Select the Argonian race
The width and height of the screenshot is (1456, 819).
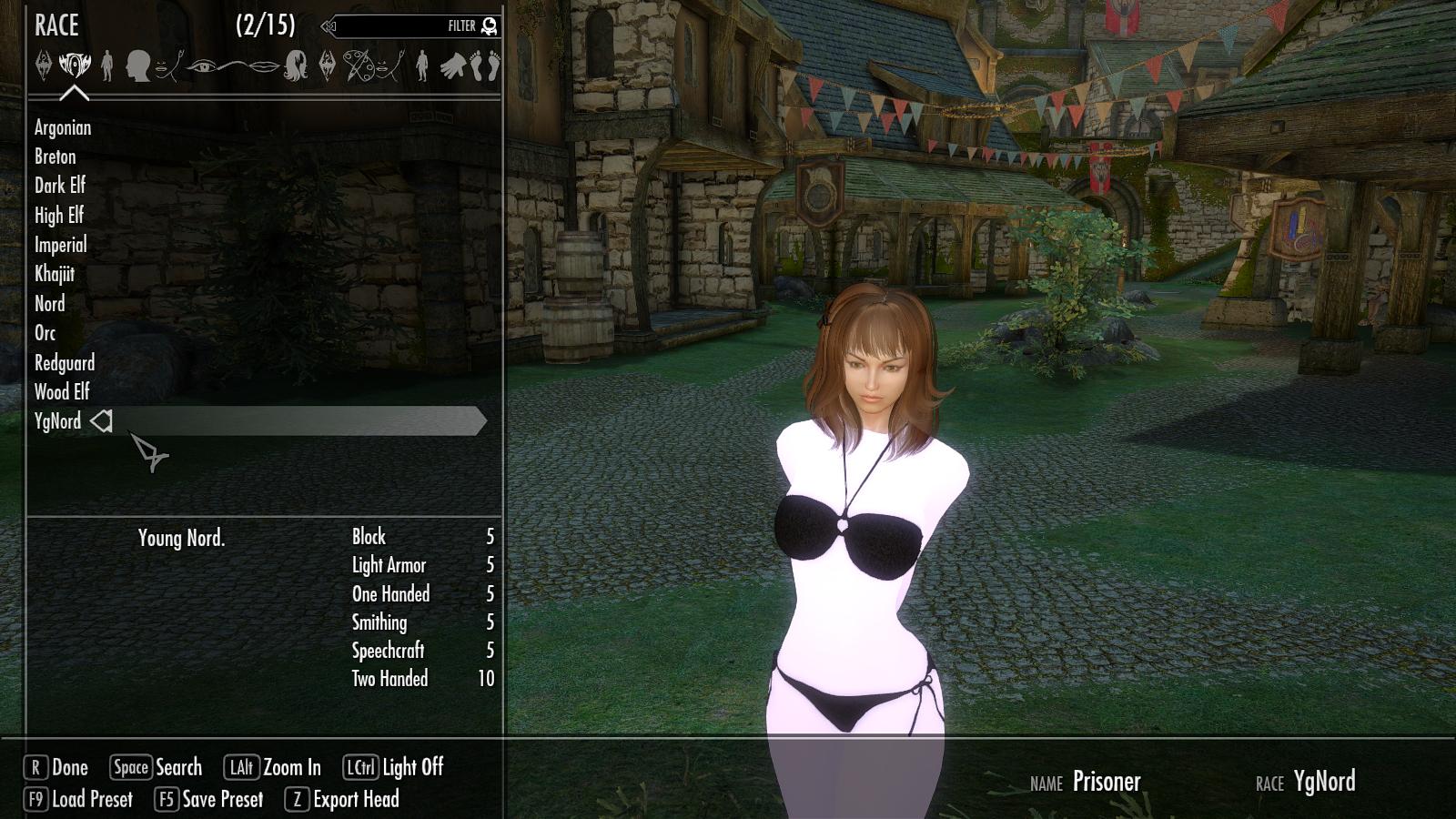tap(63, 127)
